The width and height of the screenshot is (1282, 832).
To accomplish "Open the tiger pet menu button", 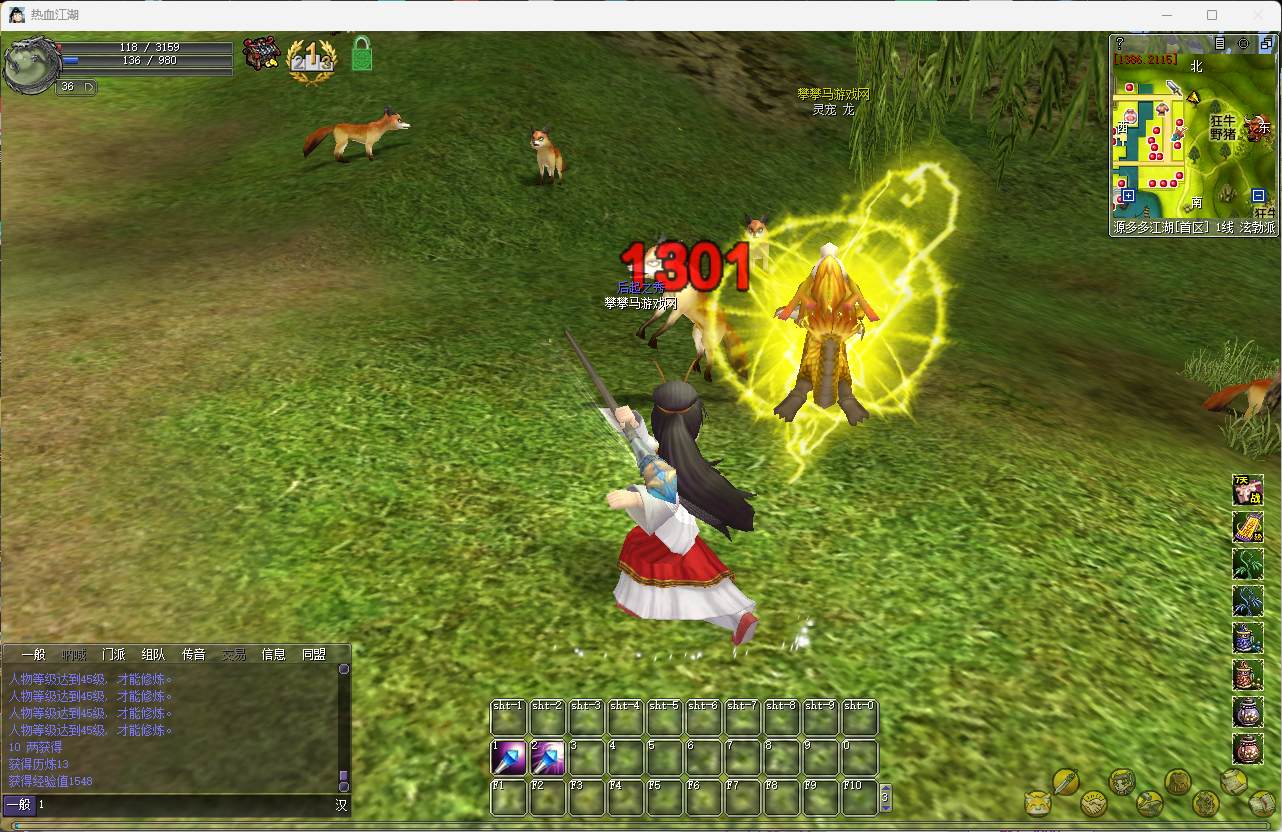I will [x=1038, y=803].
